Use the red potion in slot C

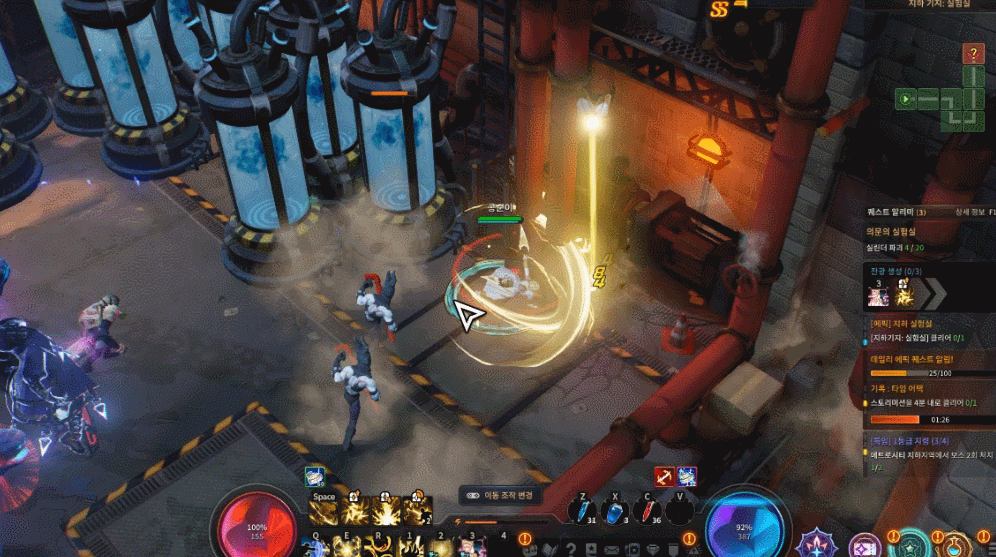tap(649, 510)
